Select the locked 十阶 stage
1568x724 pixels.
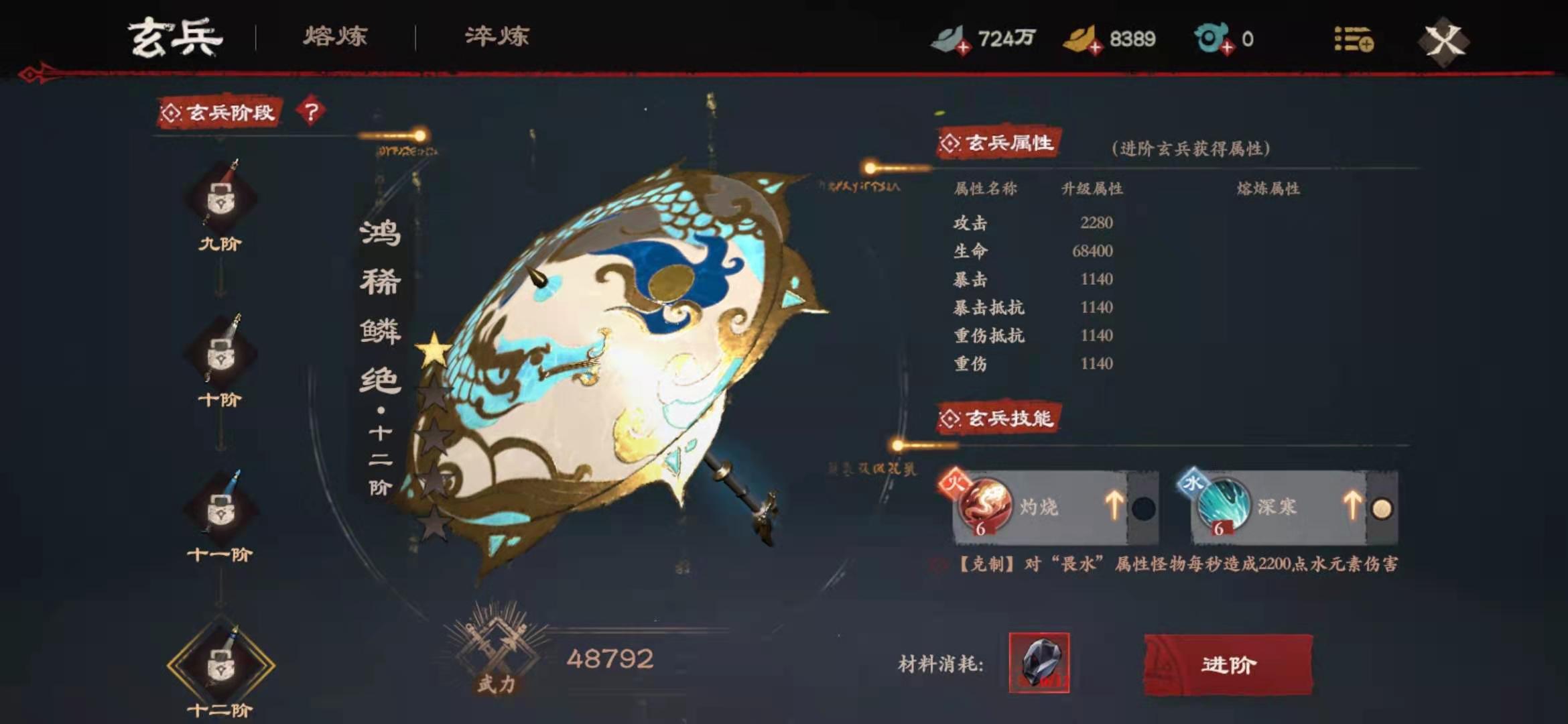[x=220, y=354]
